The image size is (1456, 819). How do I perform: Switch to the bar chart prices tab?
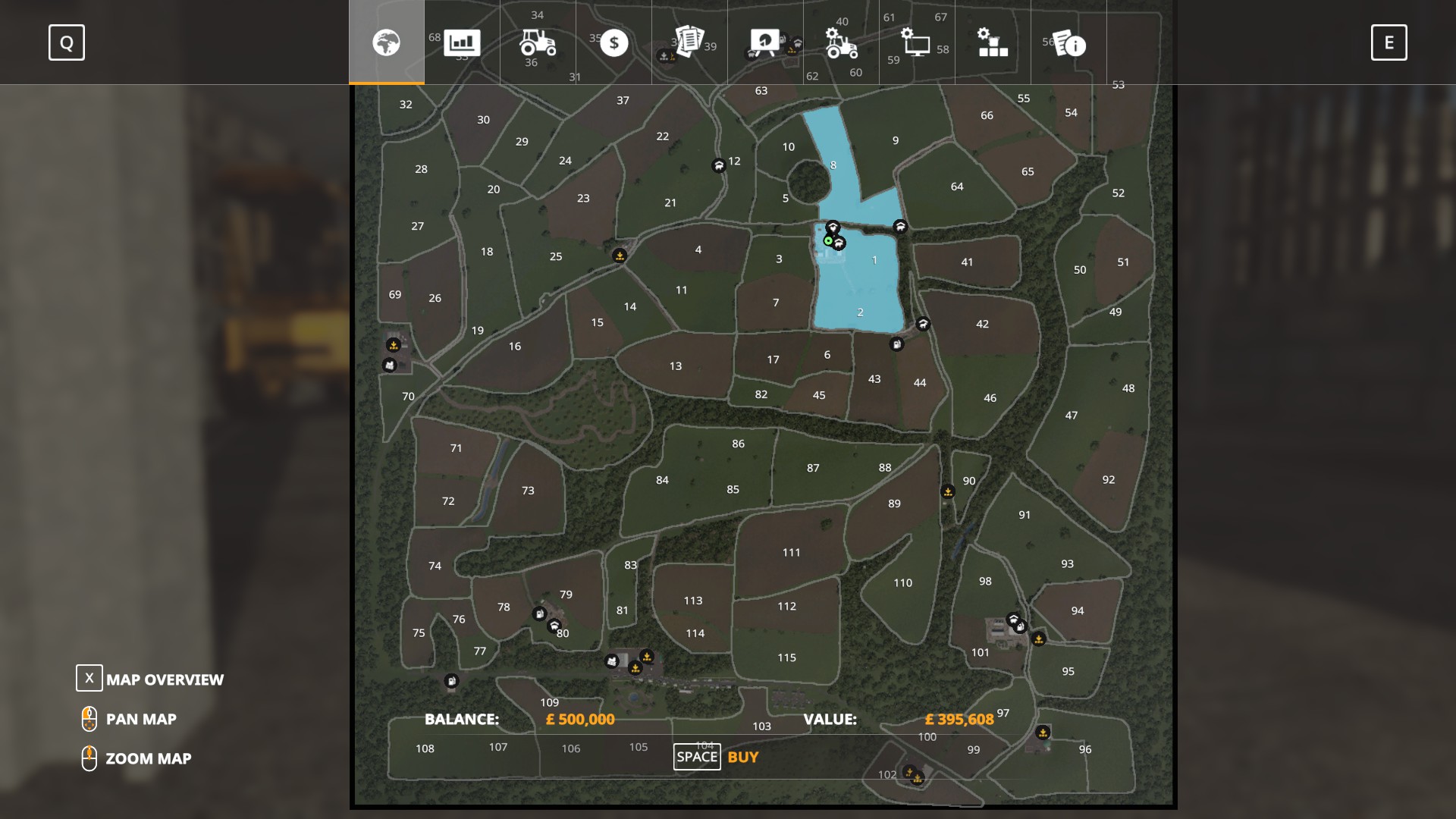point(462,42)
